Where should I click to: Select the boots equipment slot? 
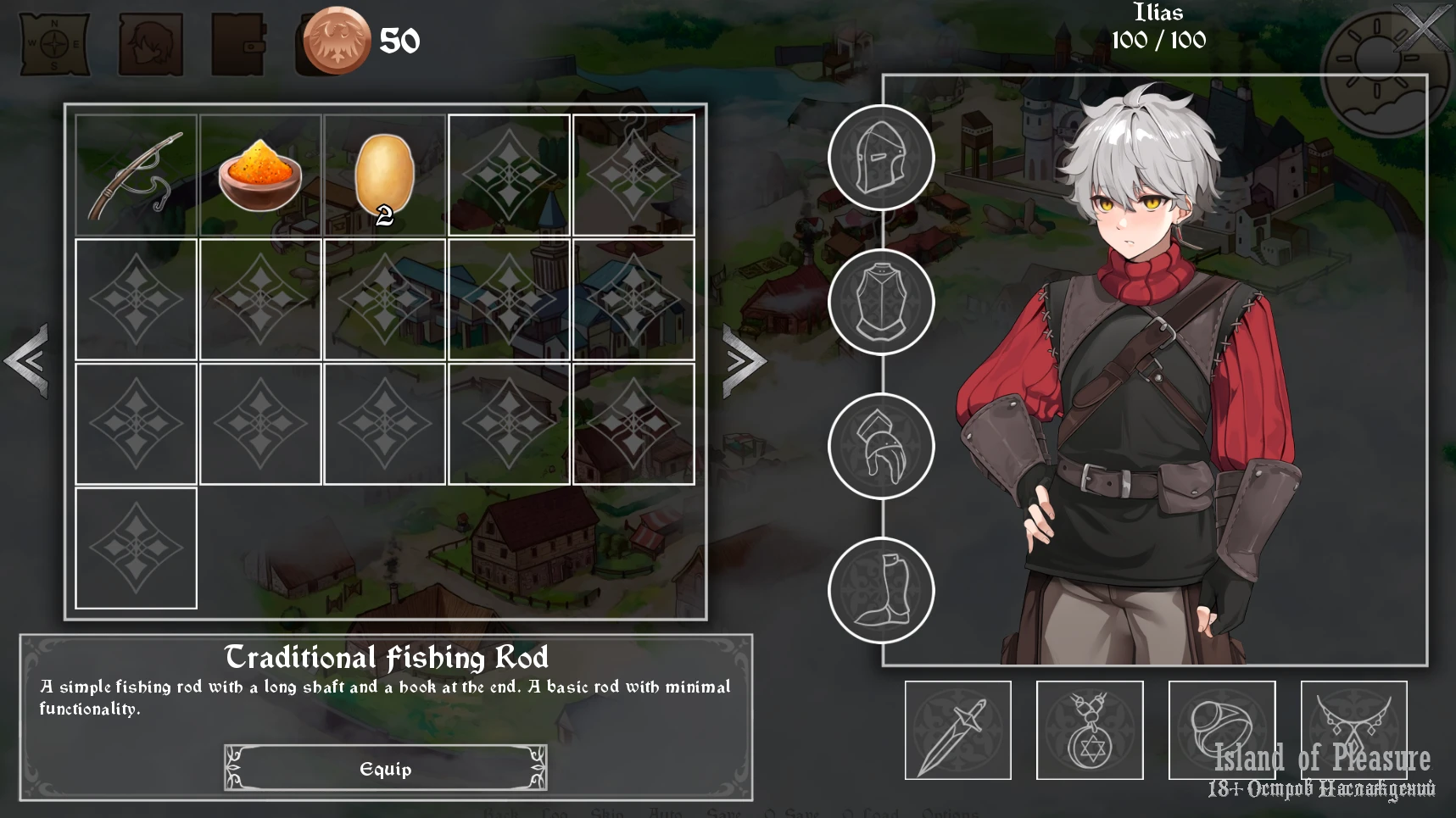[881, 591]
